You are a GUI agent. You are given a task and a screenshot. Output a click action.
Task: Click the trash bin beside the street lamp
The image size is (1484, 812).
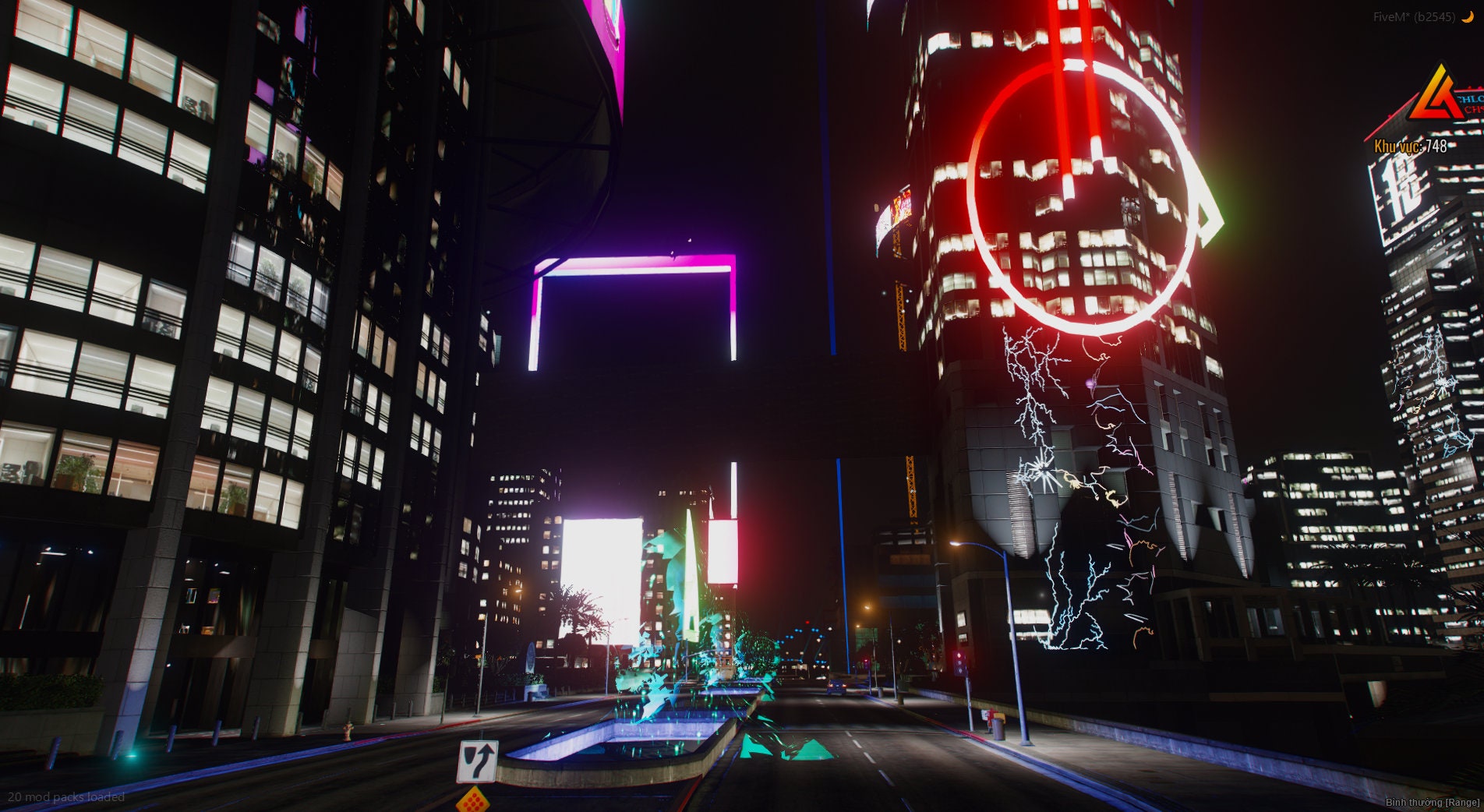click(x=998, y=729)
